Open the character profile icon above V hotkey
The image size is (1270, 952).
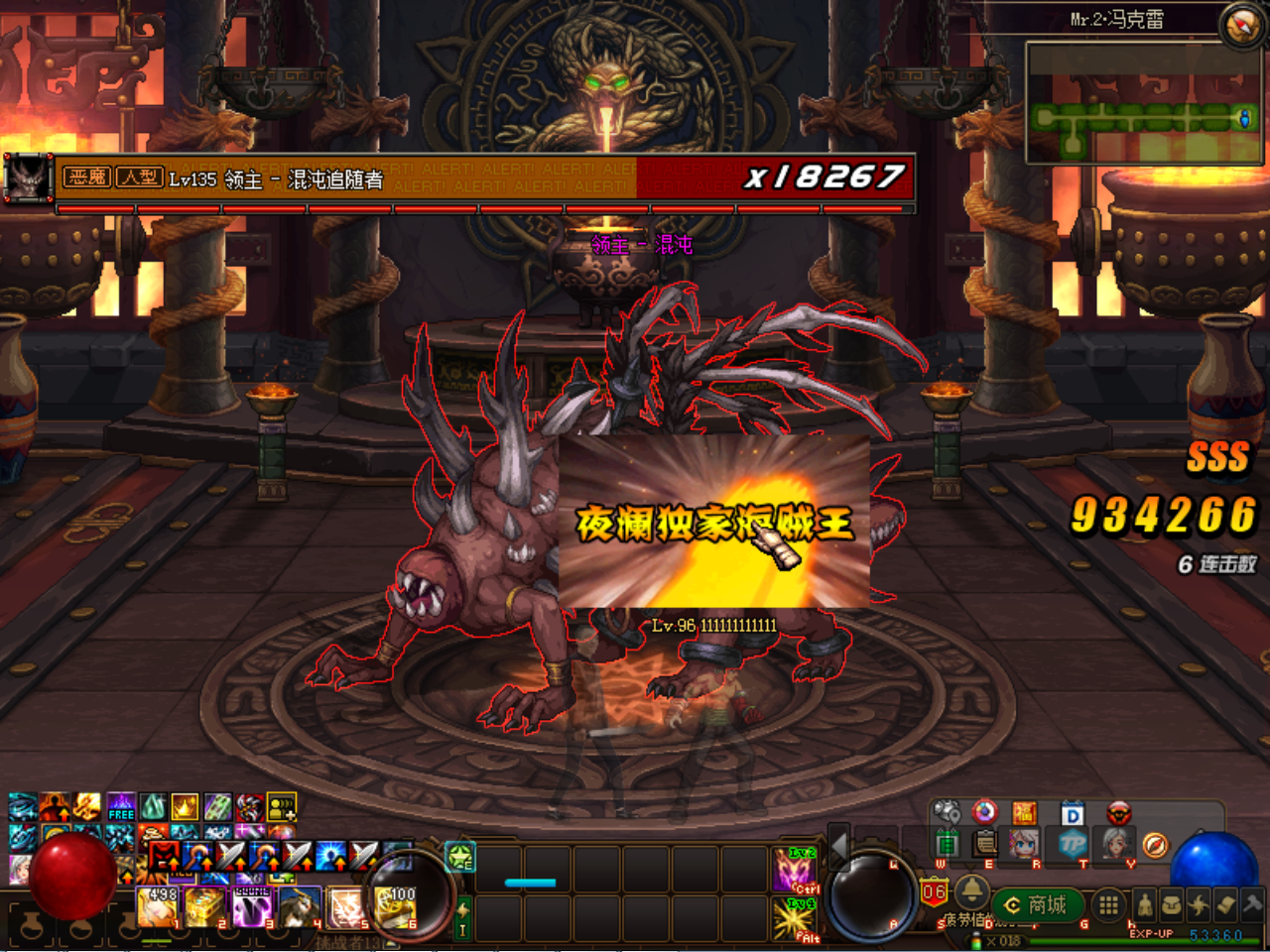[1117, 845]
